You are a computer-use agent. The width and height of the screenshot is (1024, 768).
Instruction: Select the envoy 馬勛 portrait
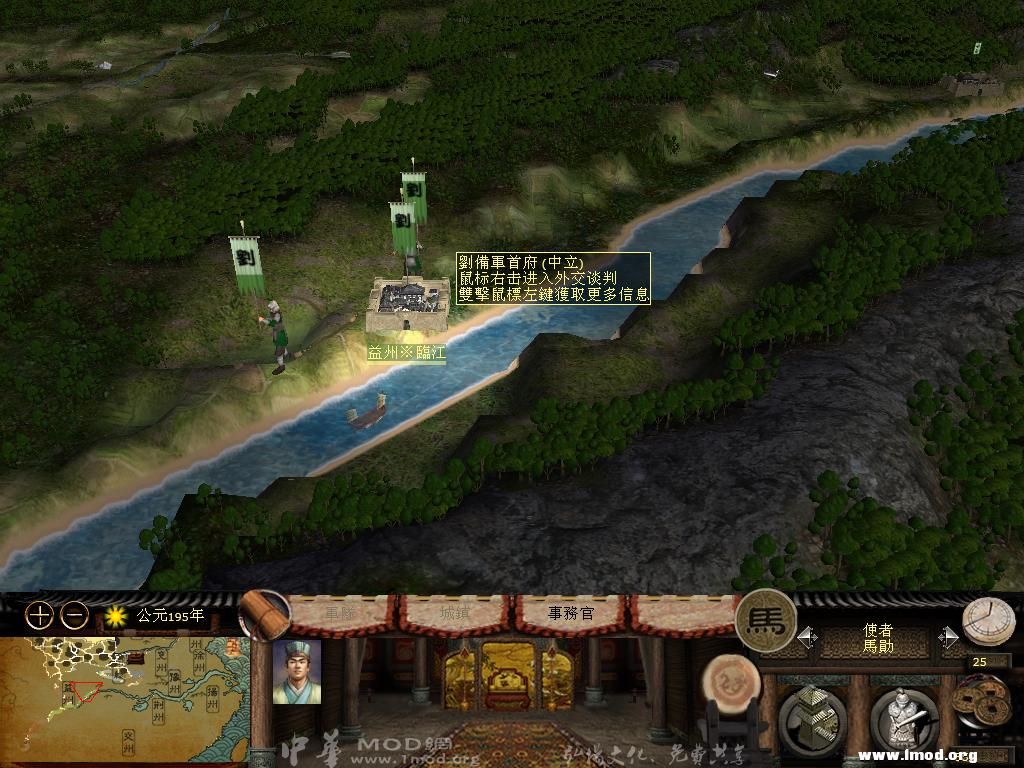pyautogui.click(x=296, y=672)
